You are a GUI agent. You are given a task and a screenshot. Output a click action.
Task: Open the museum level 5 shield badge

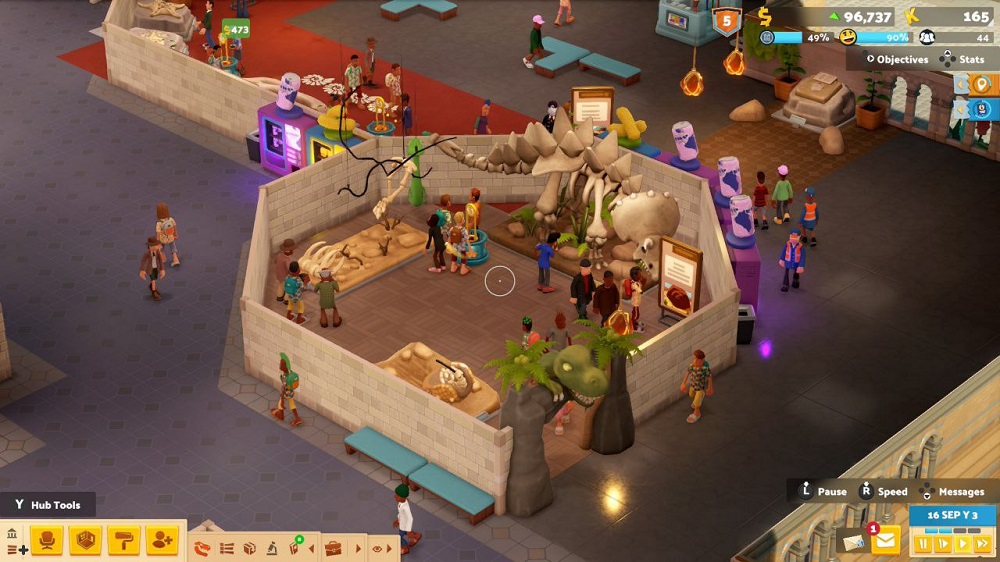coord(726,20)
